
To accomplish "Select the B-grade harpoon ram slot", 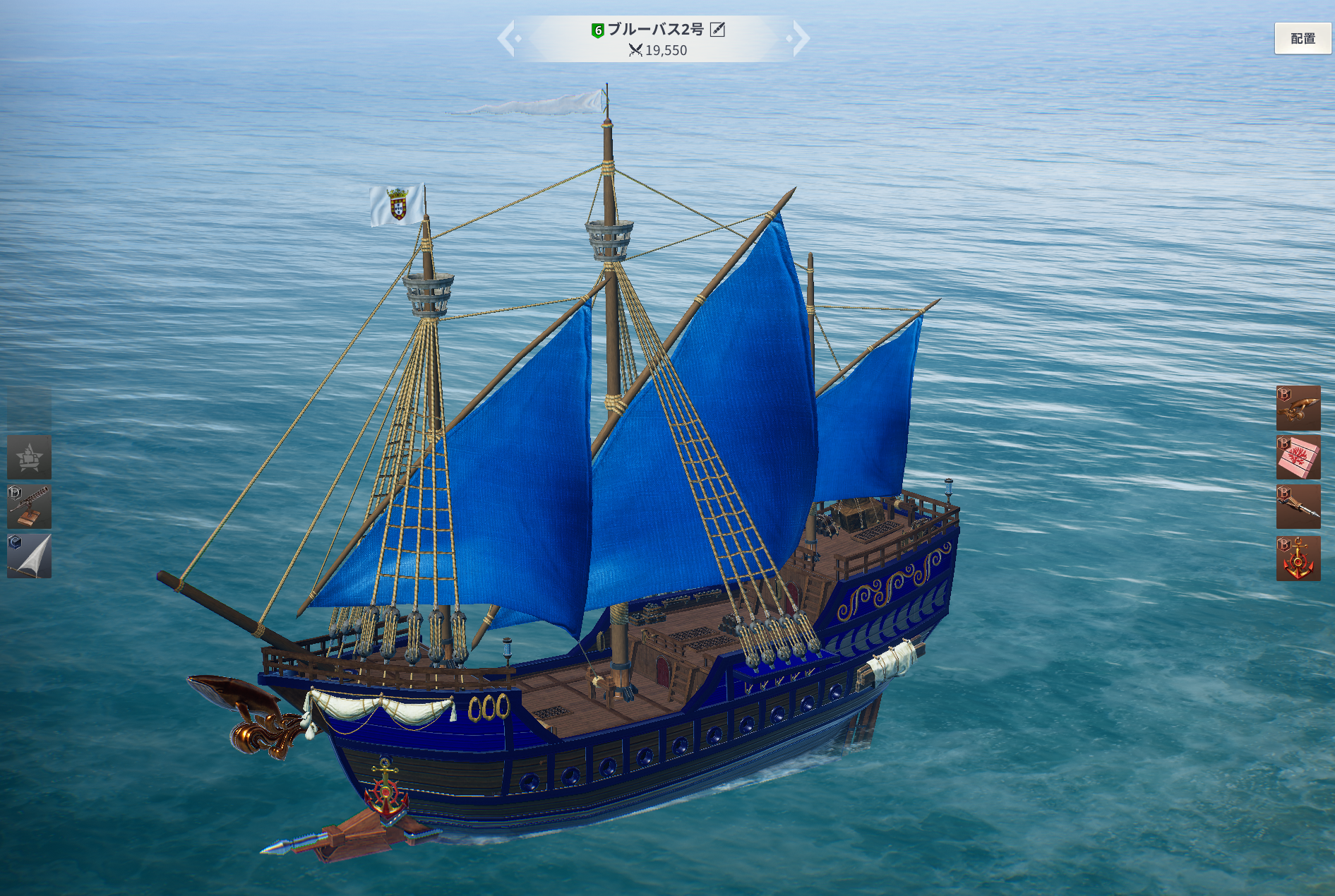I will (1298, 507).
